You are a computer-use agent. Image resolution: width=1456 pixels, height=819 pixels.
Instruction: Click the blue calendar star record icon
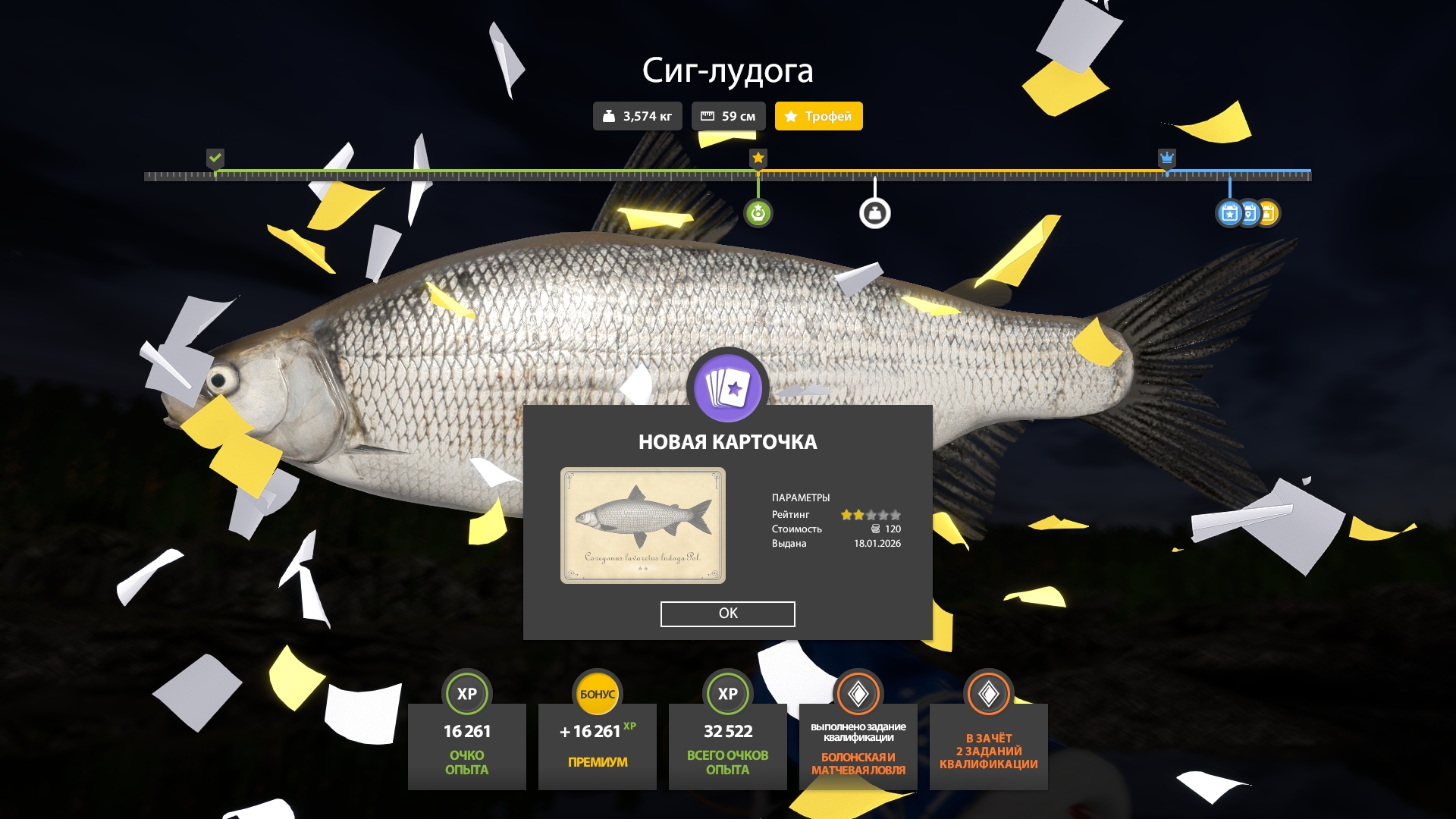click(x=1229, y=213)
